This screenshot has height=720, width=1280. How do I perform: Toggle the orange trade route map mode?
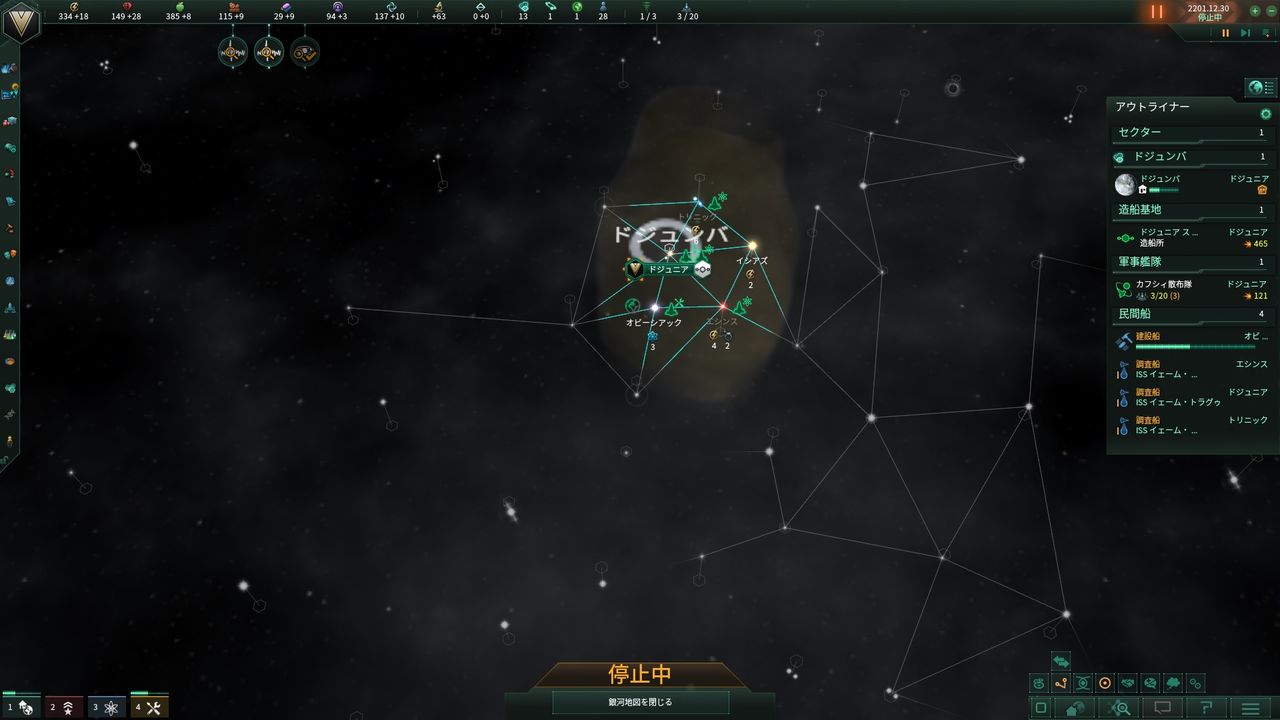click(1062, 683)
